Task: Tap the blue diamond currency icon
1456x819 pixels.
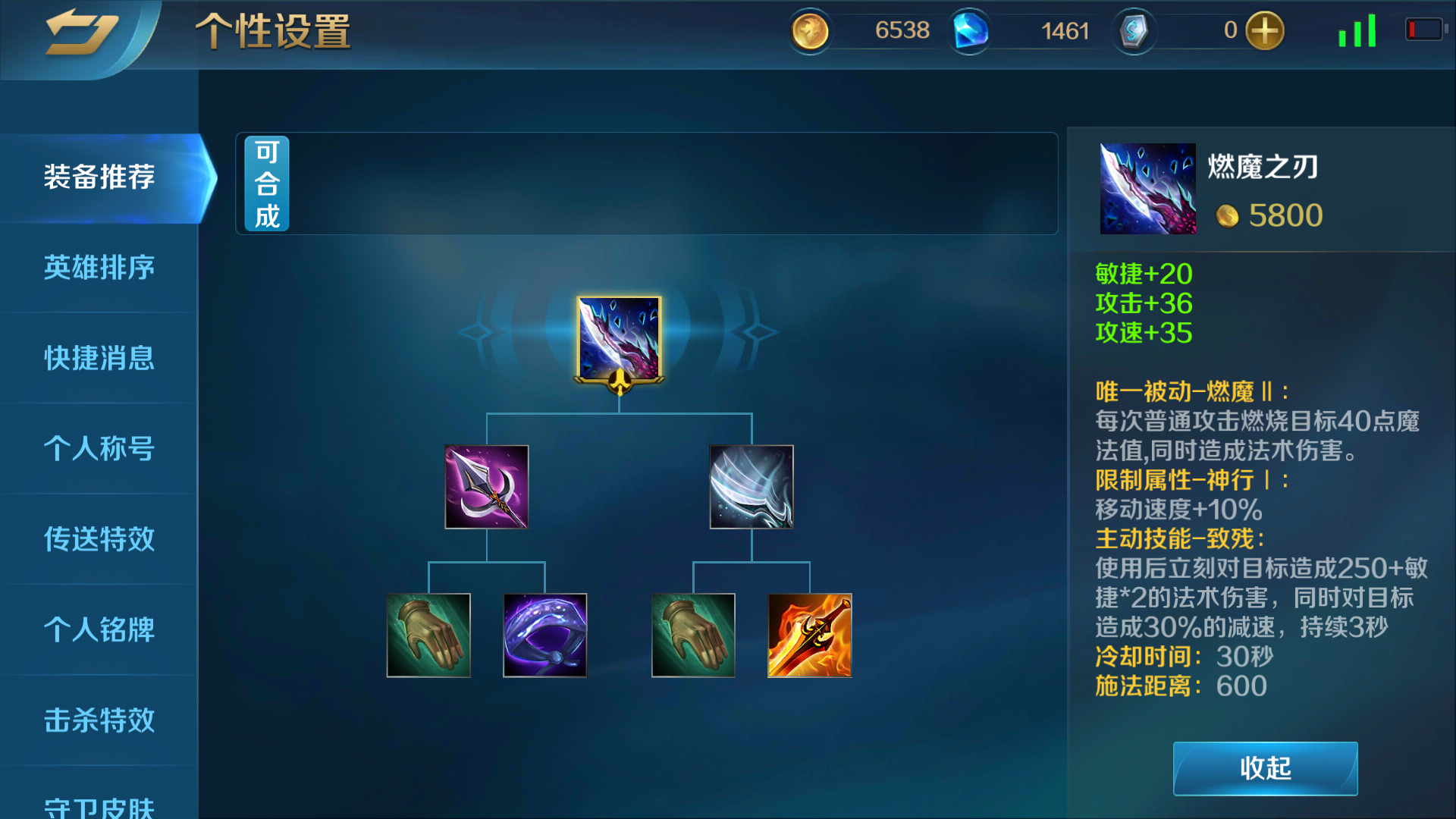Action: point(970,31)
